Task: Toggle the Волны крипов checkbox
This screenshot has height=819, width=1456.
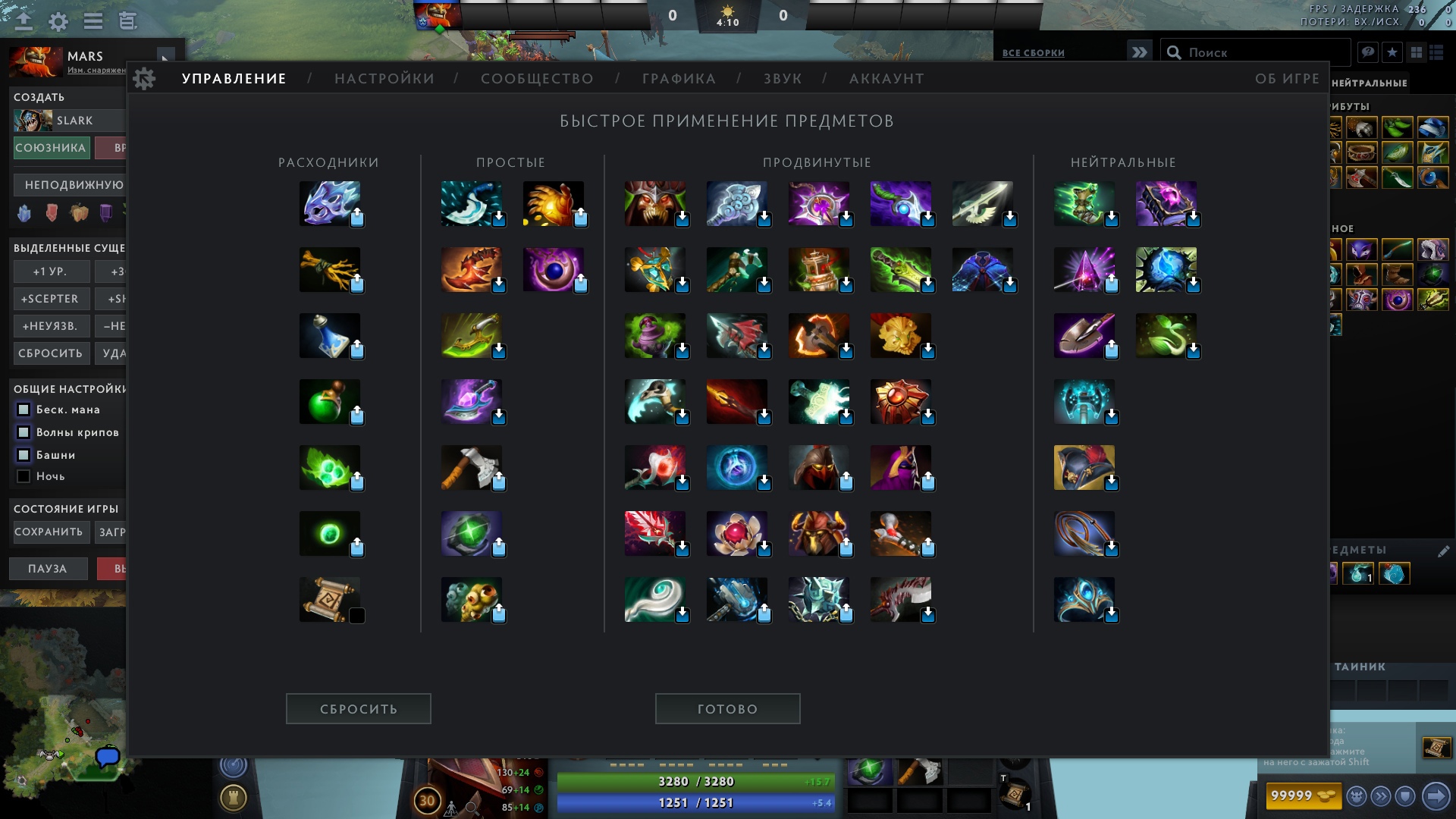Action: [x=23, y=431]
